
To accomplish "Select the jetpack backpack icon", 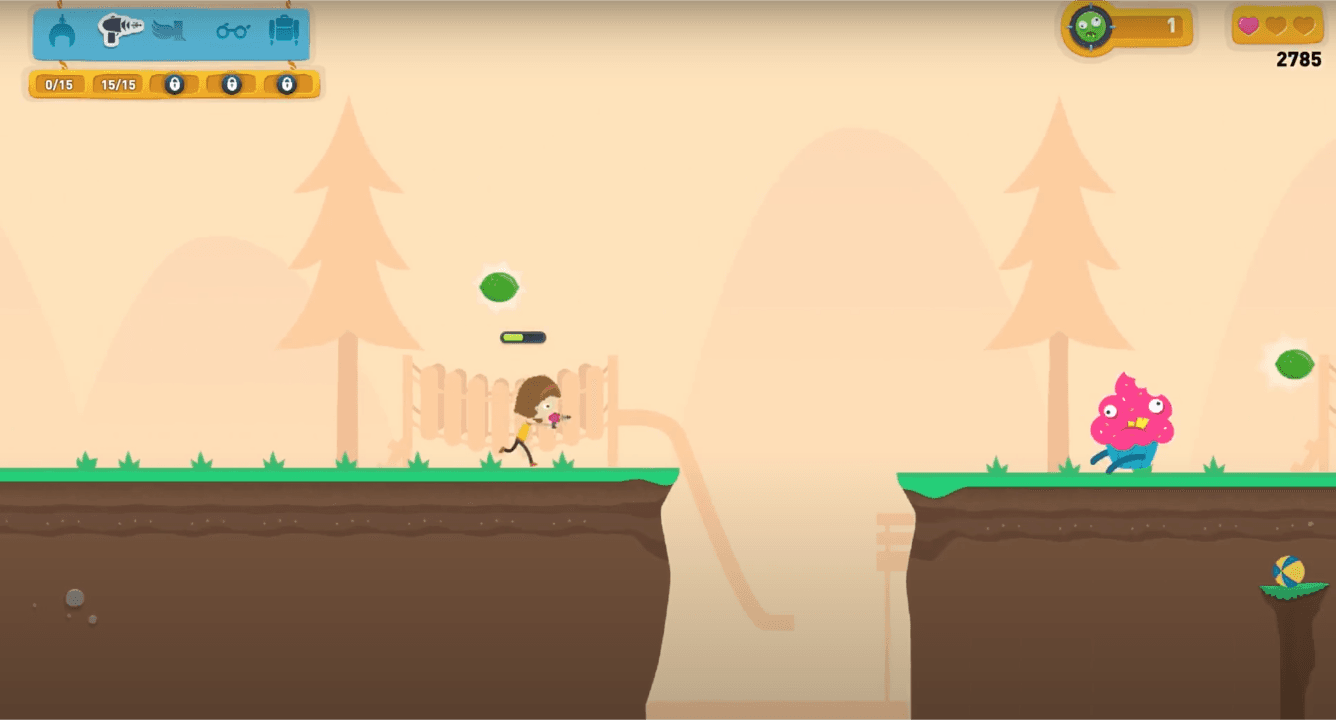I will click(284, 31).
